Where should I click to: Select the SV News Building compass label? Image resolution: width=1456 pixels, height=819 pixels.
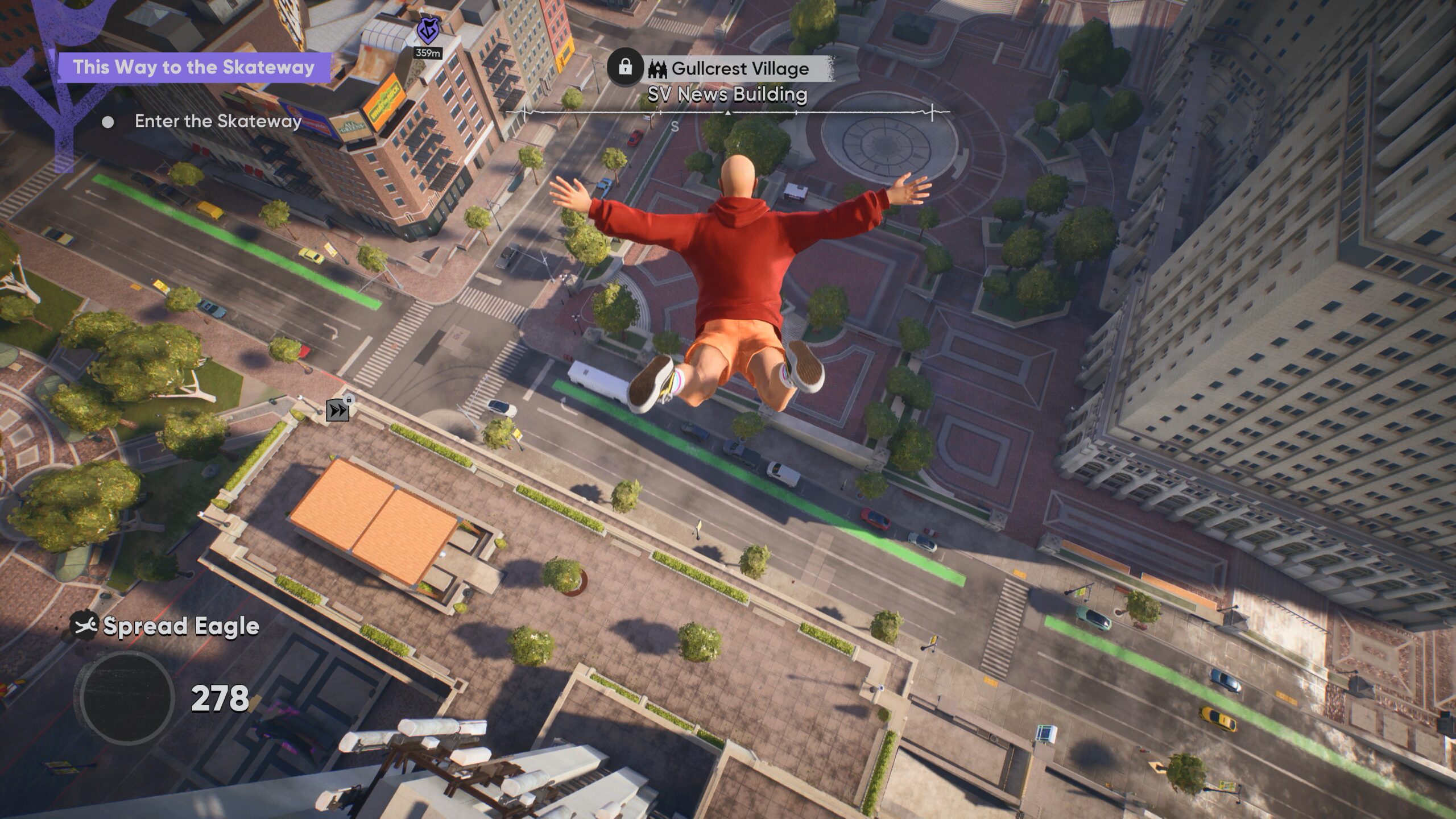pyautogui.click(x=727, y=95)
